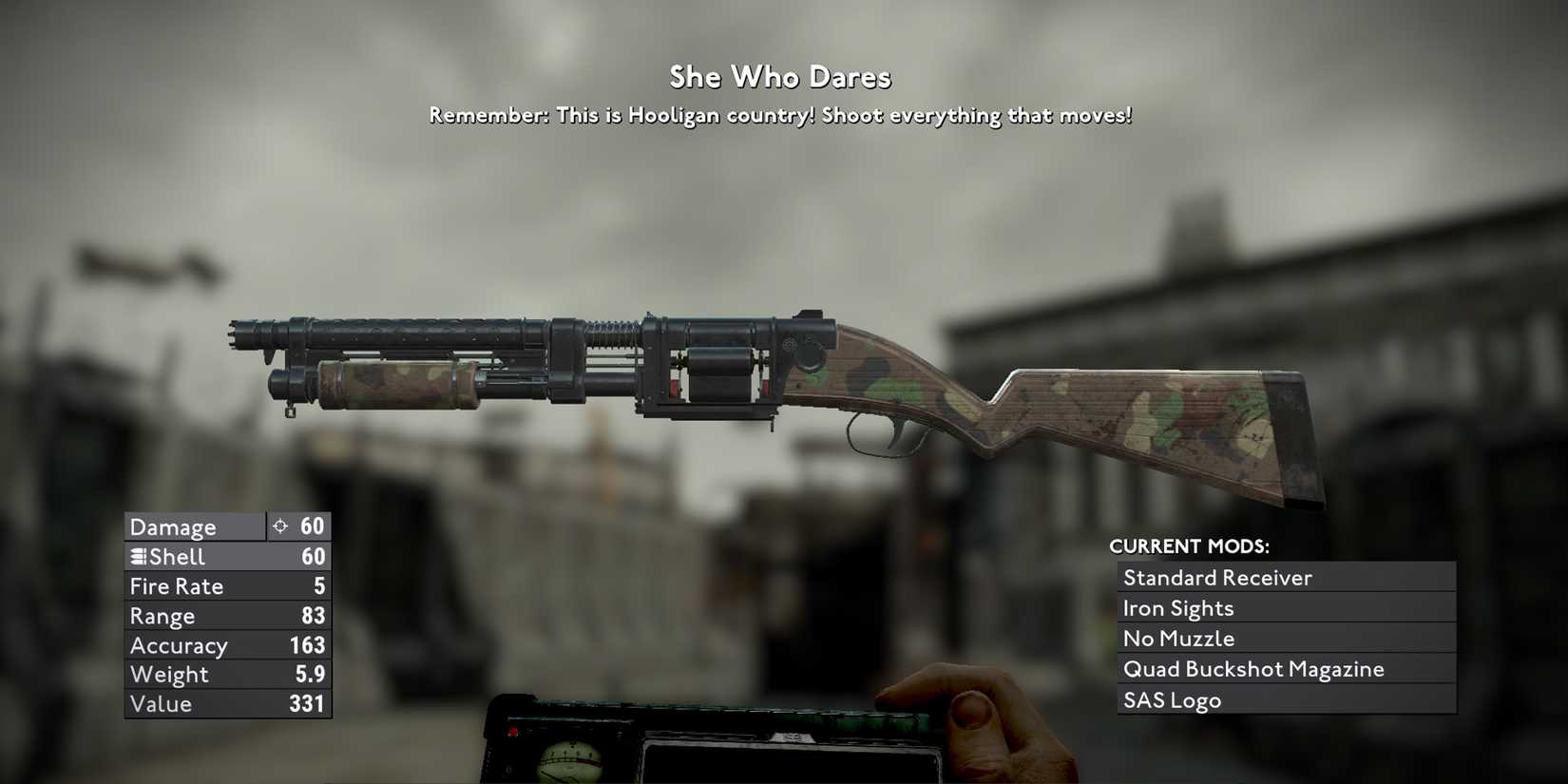The height and width of the screenshot is (784, 1568).
Task: Click the crosshair icon beside Damage
Action: [x=281, y=526]
